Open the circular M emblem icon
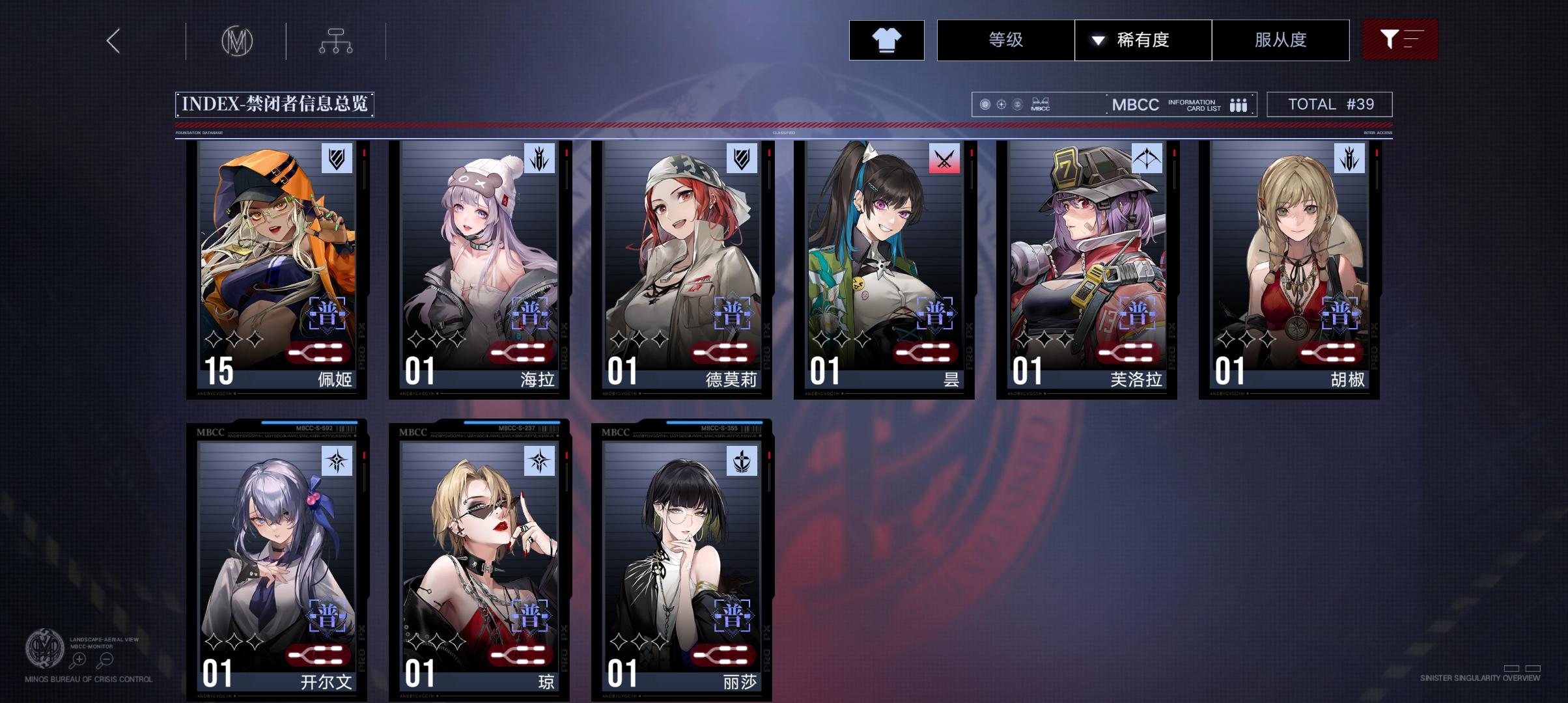The image size is (1568, 703). [x=236, y=40]
